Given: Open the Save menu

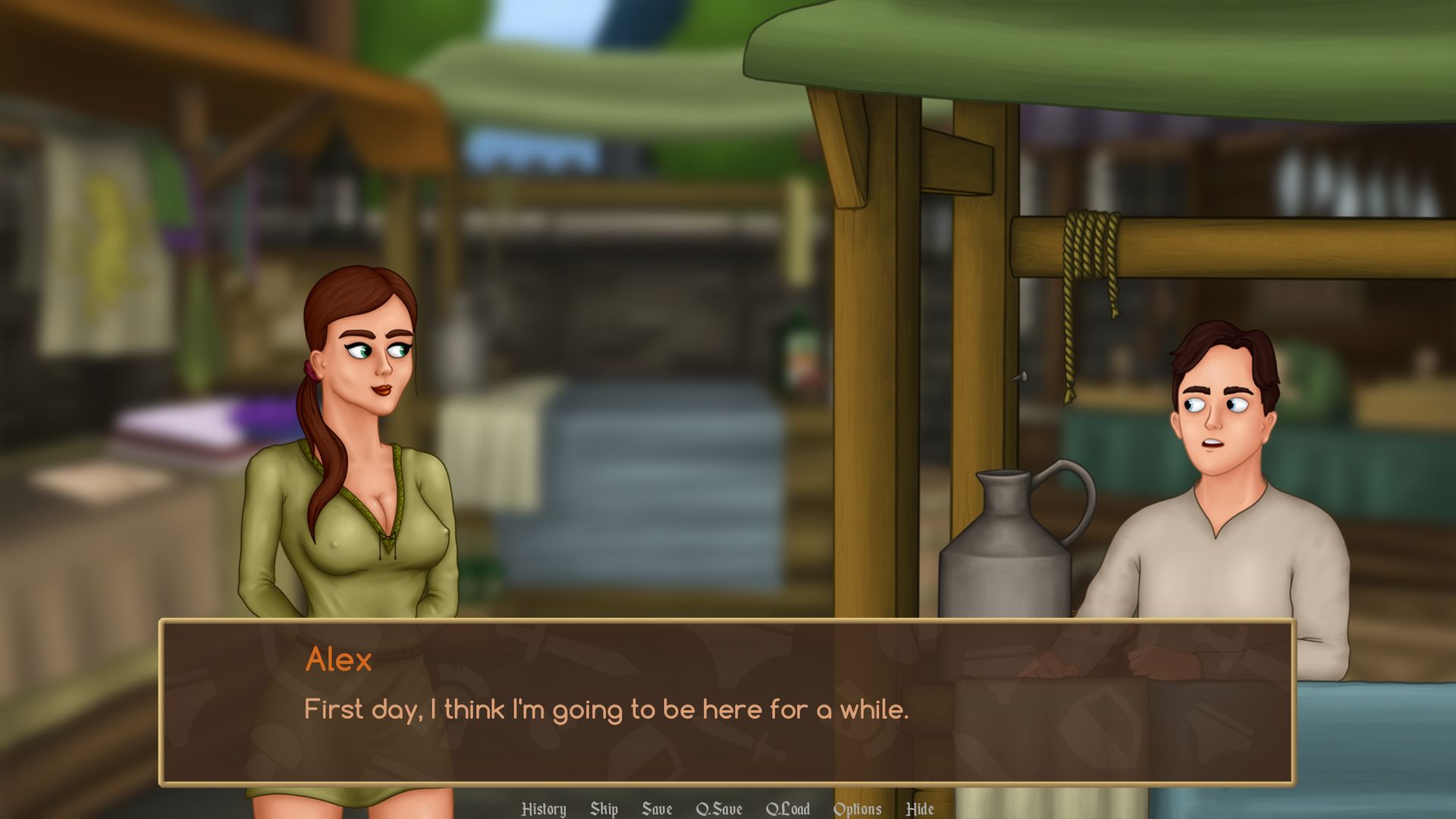Looking at the screenshot, I should point(657,809).
